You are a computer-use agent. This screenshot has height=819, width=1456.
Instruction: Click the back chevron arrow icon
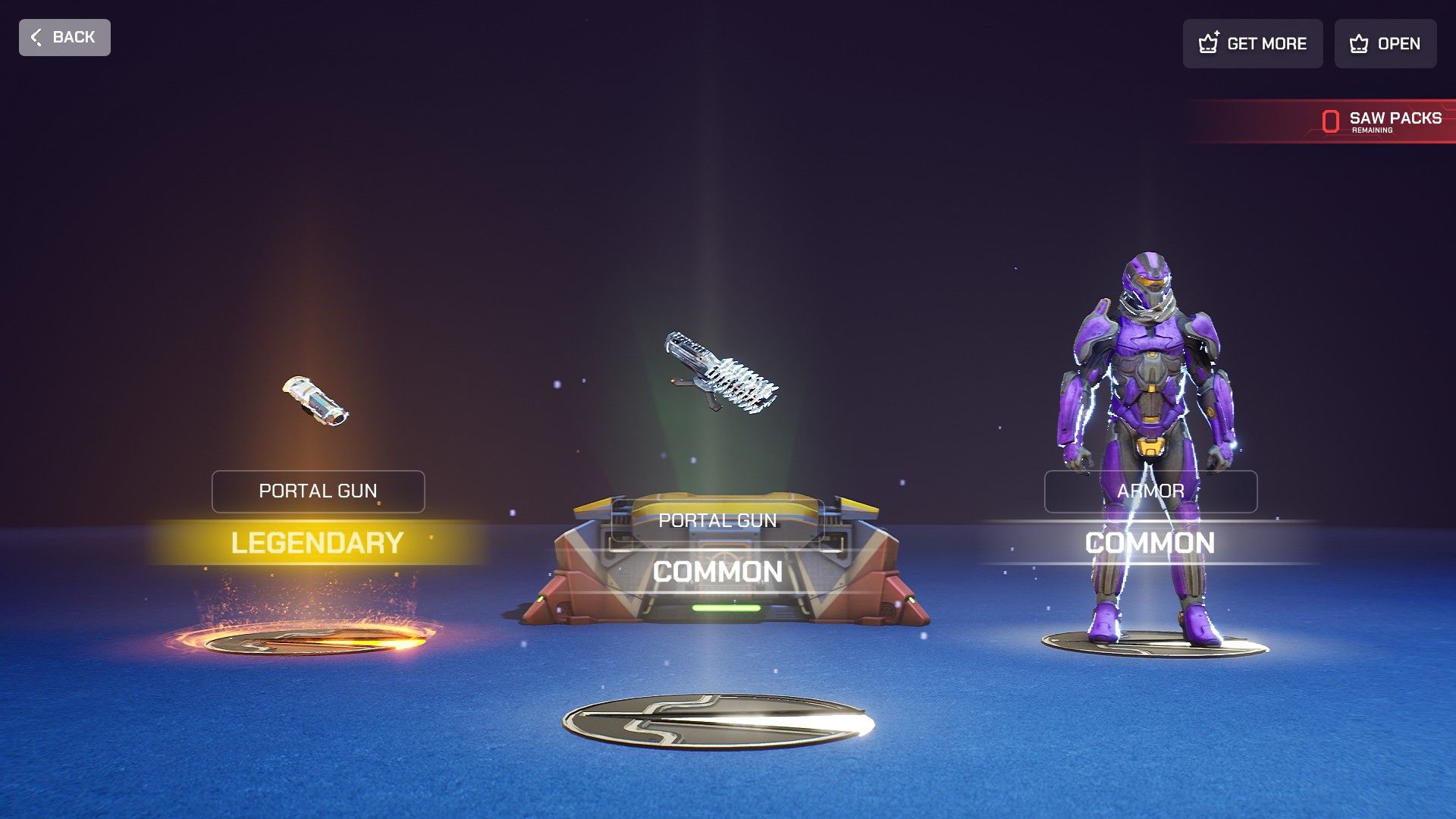pos(36,37)
